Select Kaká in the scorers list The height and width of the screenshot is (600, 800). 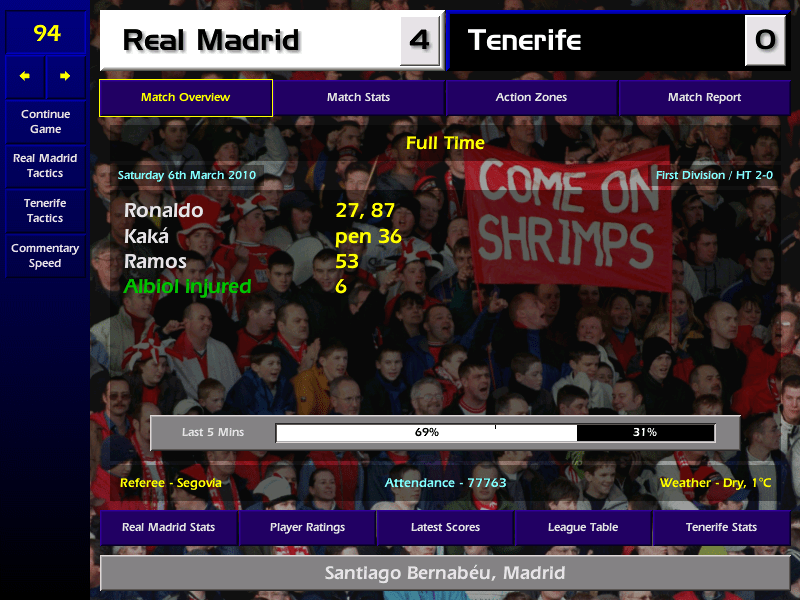pos(147,237)
